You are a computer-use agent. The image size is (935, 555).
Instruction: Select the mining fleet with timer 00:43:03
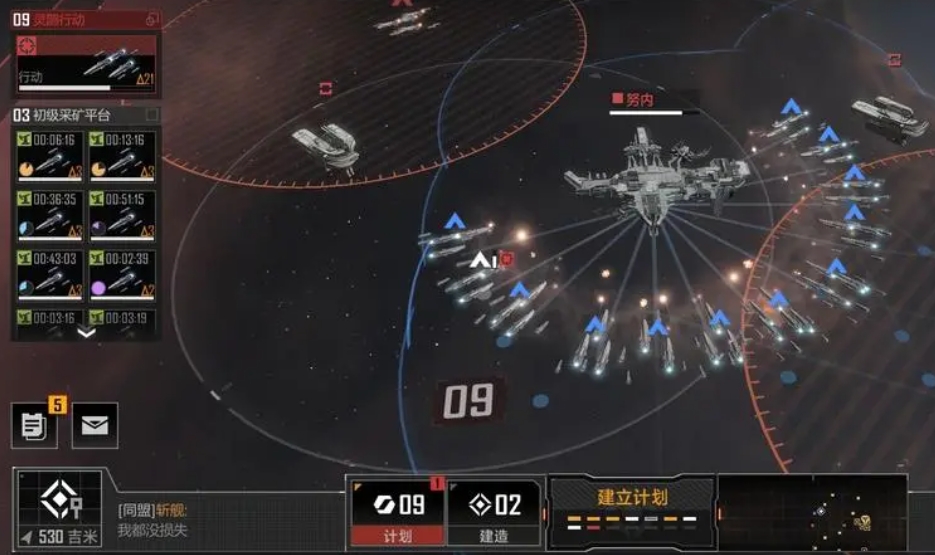[x=48, y=273]
